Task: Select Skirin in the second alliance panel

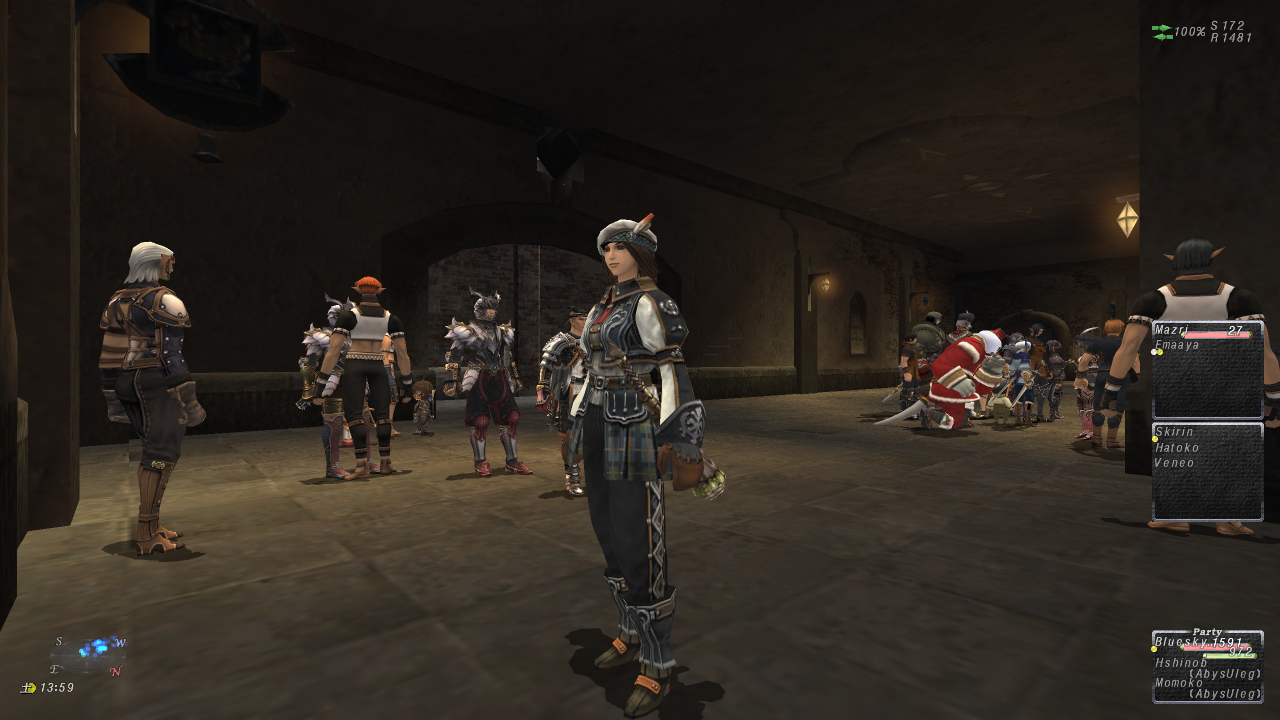Action: point(1174,432)
